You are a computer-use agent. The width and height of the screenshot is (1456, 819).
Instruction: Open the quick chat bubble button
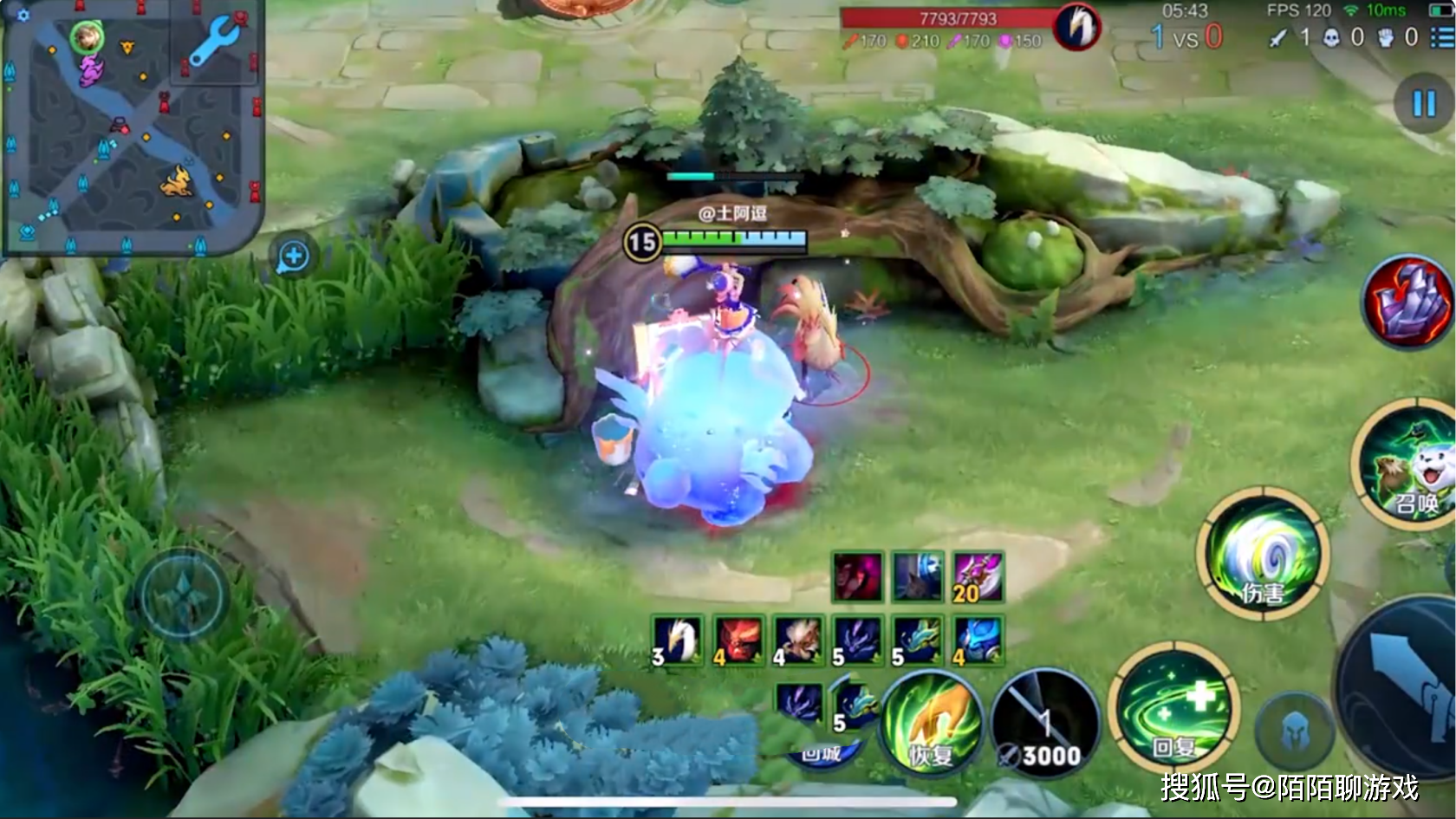click(294, 257)
